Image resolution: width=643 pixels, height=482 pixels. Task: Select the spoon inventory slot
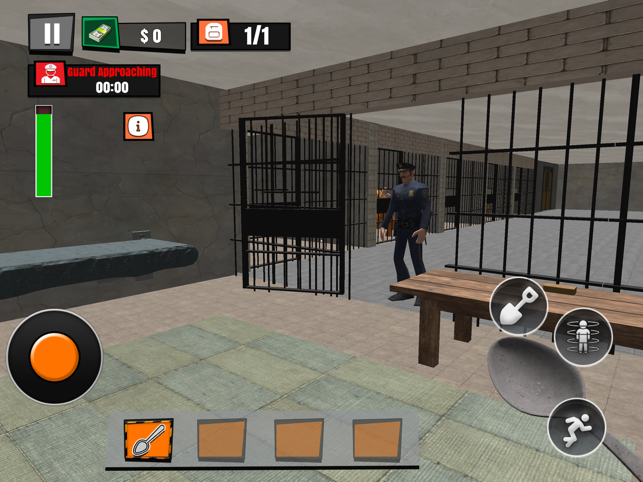(x=148, y=439)
